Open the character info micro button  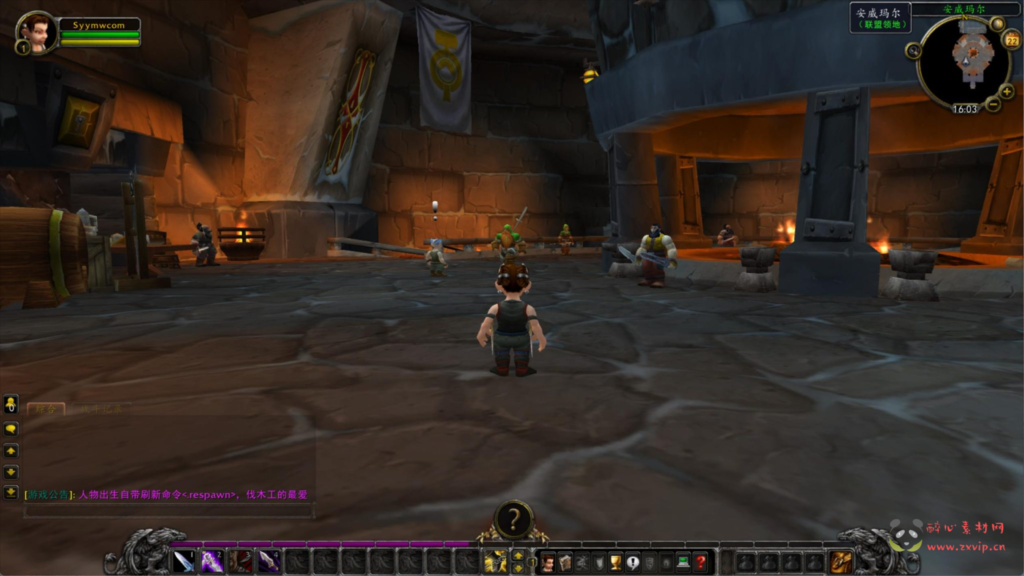(x=548, y=563)
